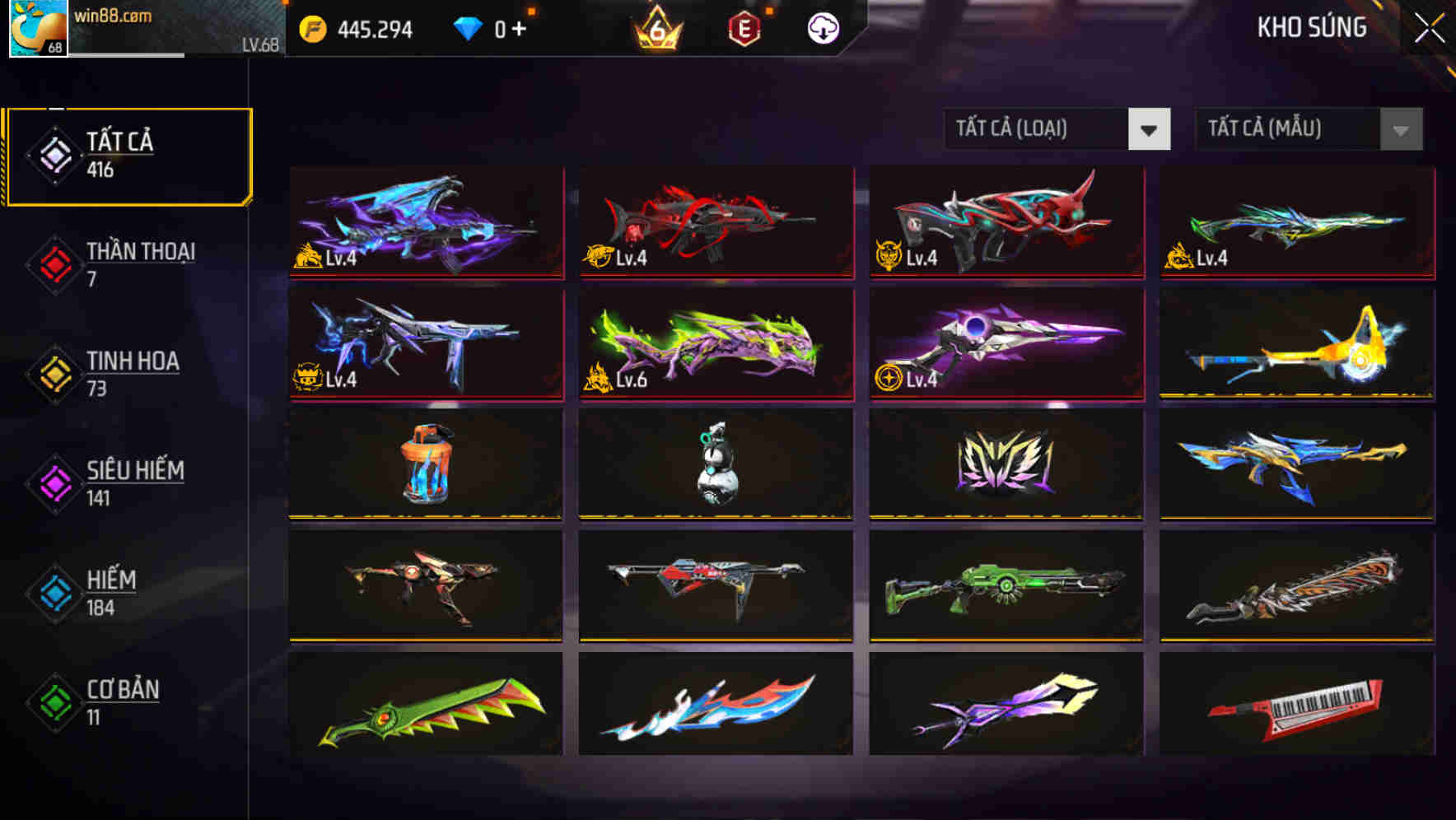1456x820 pixels.
Task: Click the TẤT CẢ (LOẠI) dropdown arrow
Action: pos(1150,129)
